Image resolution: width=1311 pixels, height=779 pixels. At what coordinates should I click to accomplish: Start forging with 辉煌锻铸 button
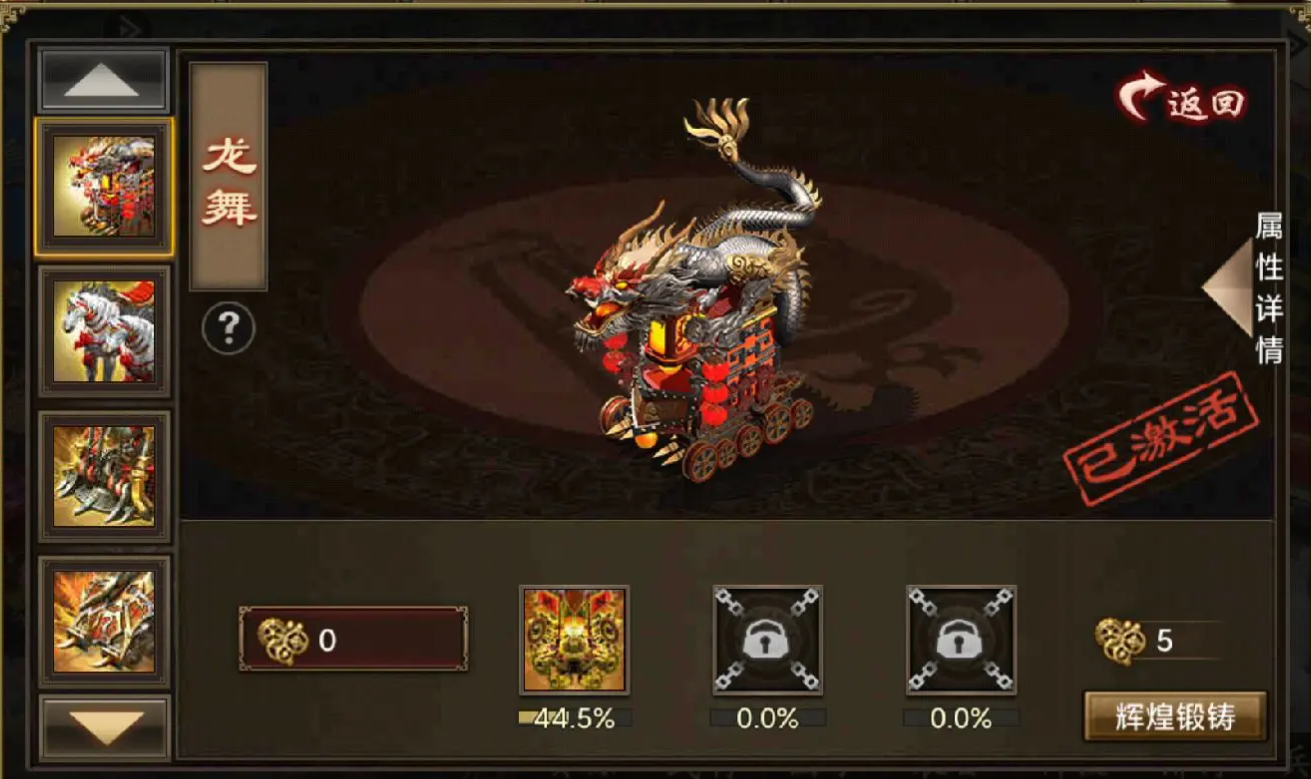coord(1175,716)
